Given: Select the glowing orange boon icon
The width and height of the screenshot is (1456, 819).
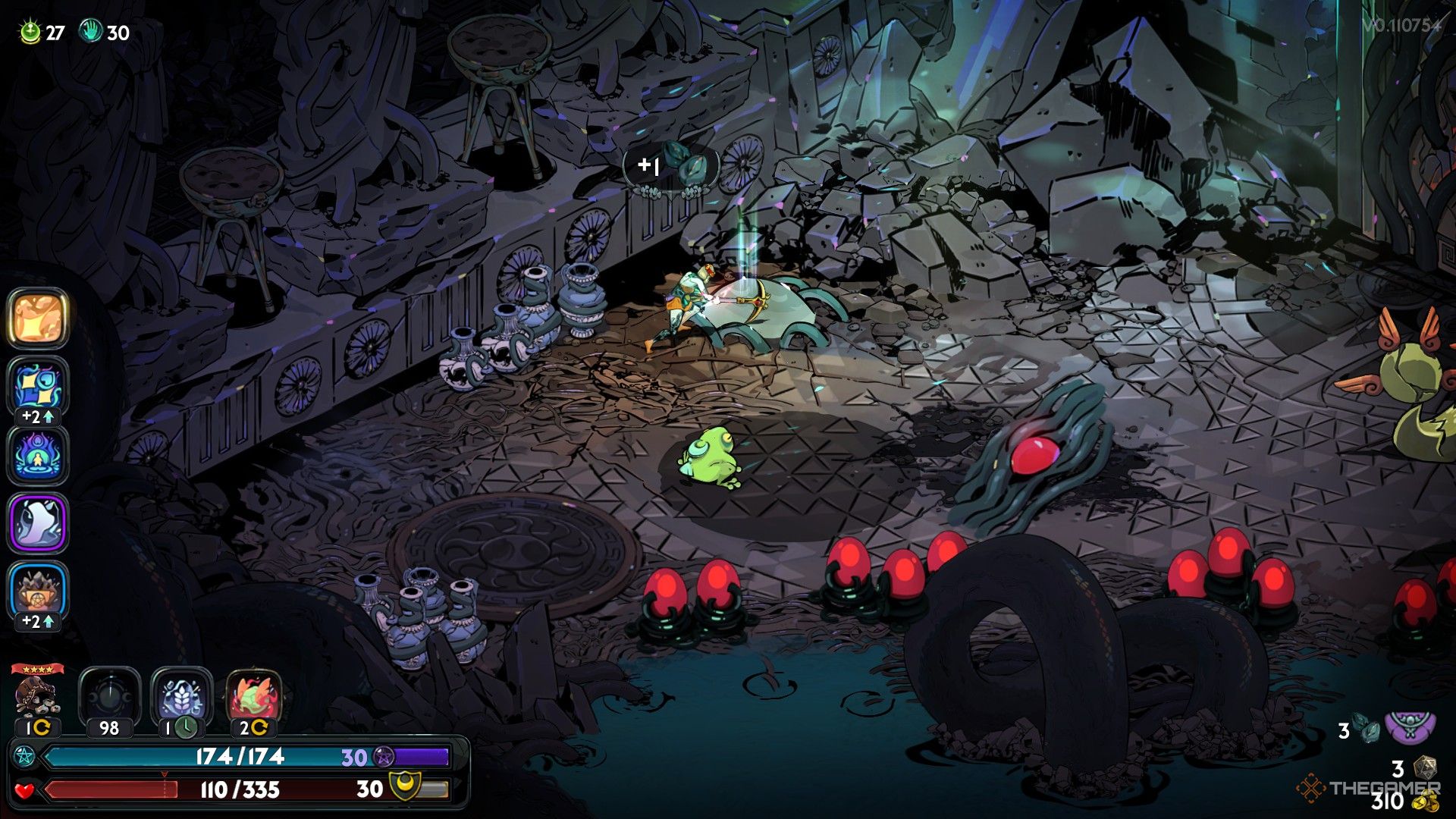Looking at the screenshot, I should tap(38, 318).
